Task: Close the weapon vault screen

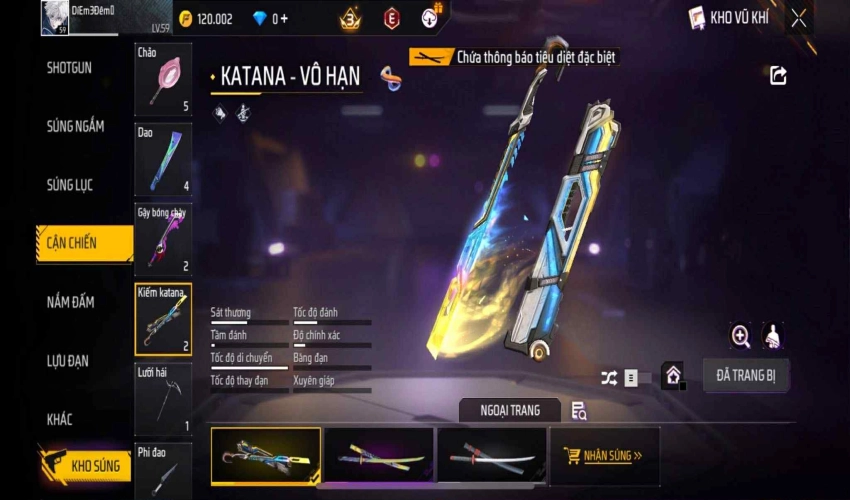Action: point(798,18)
